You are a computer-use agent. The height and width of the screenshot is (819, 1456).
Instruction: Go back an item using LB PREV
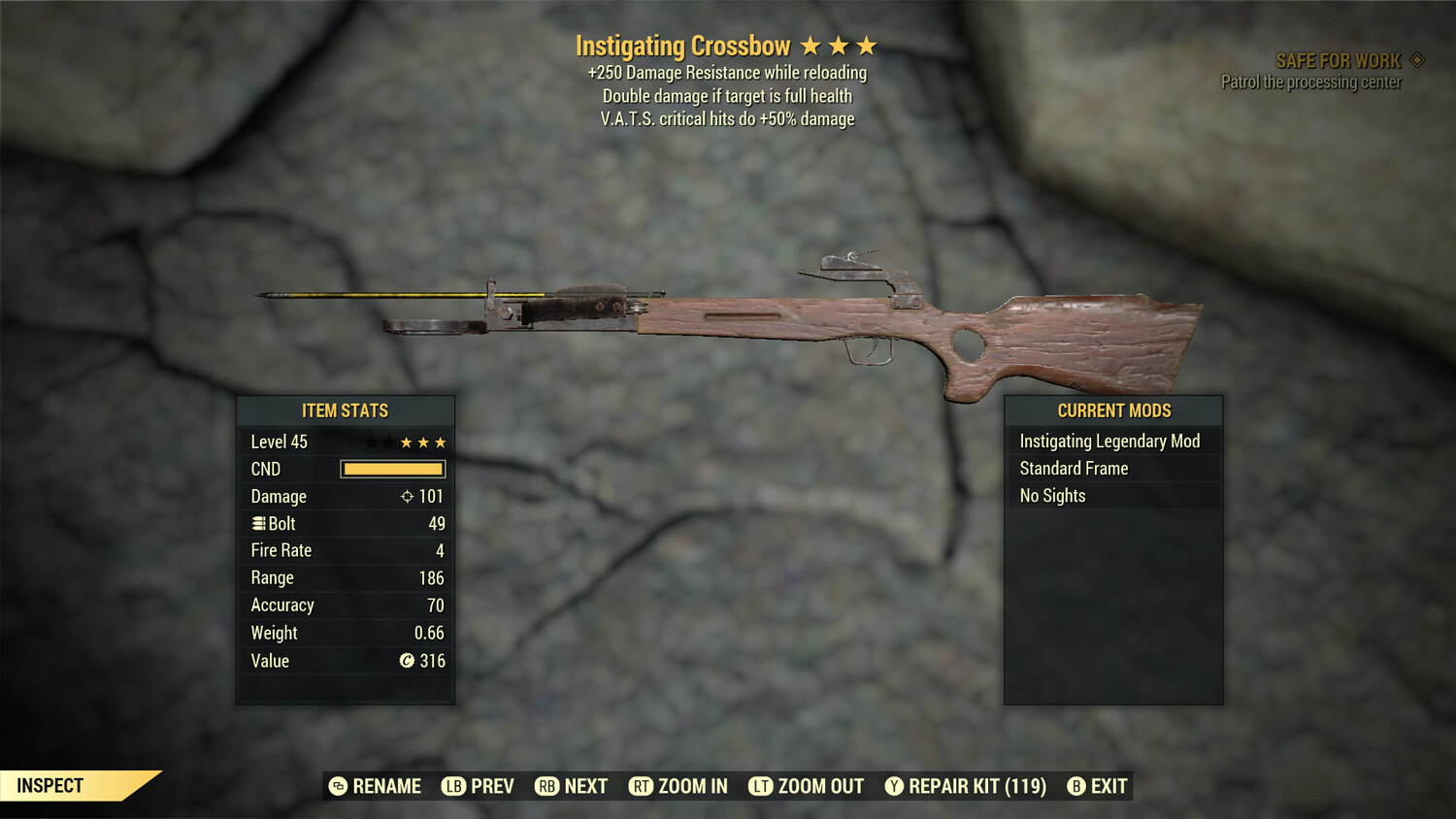tap(479, 786)
